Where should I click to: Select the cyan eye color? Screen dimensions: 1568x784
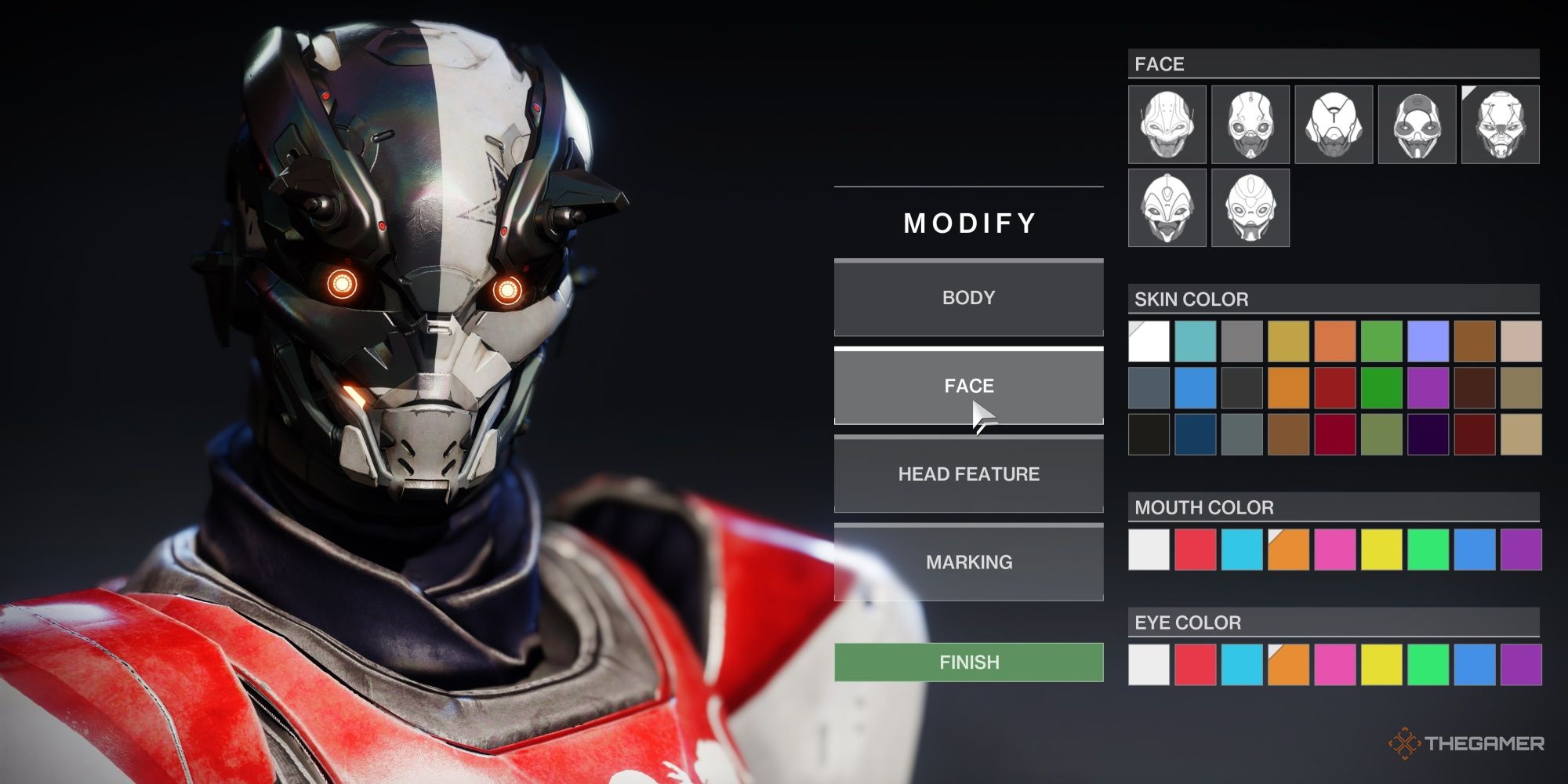(x=1242, y=665)
